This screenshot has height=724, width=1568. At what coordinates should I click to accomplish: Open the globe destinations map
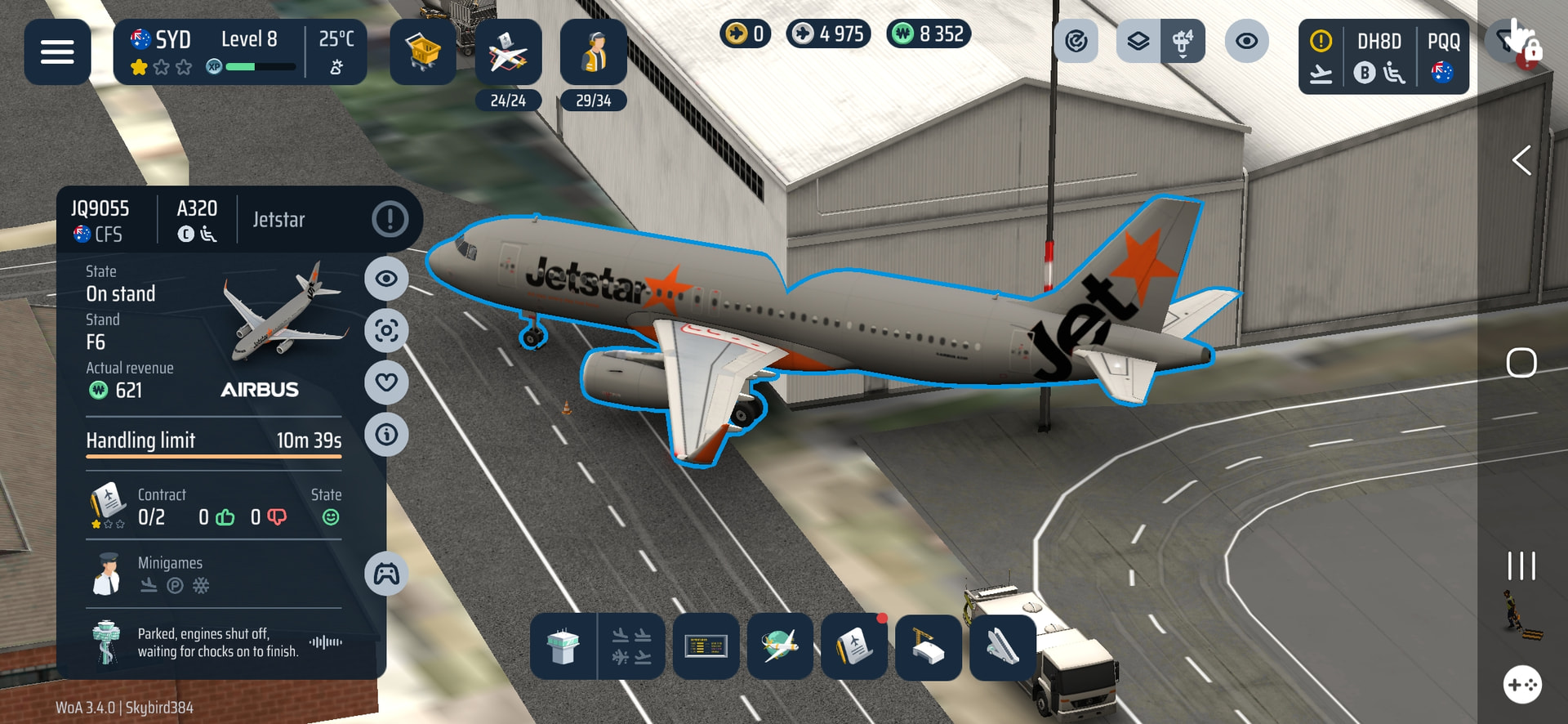coord(780,646)
